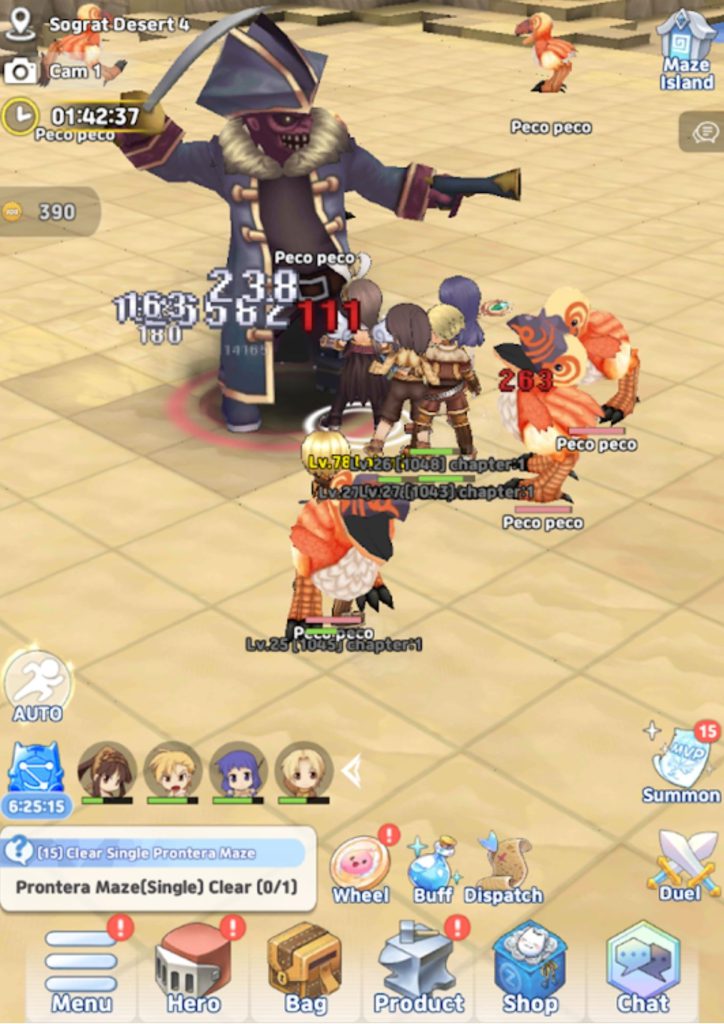Screen dimensions: 724x1024
Task: Open the Cam 1 camera control
Action: [x=52, y=71]
